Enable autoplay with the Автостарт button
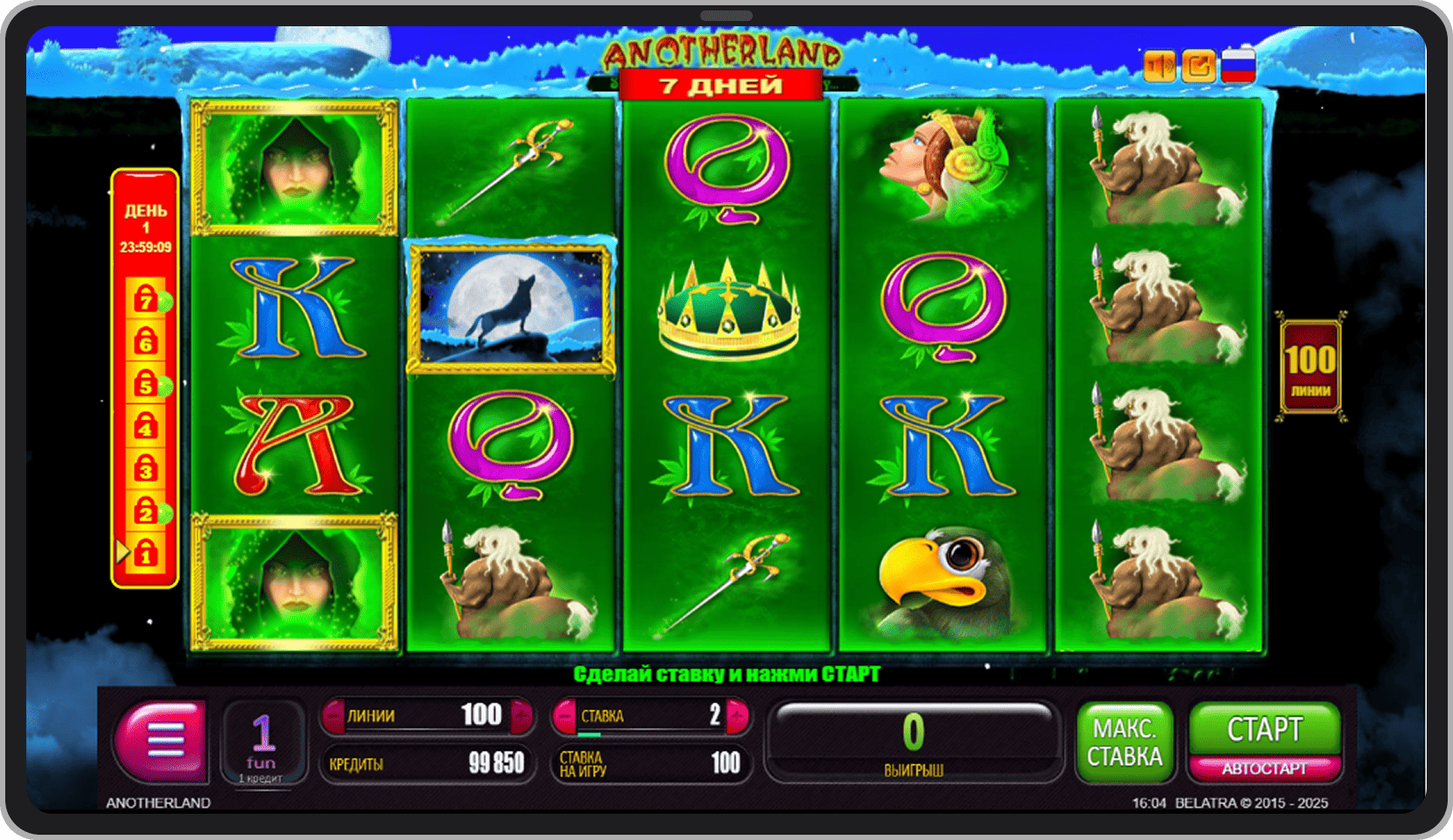This screenshot has height=840, width=1453. [1264, 768]
